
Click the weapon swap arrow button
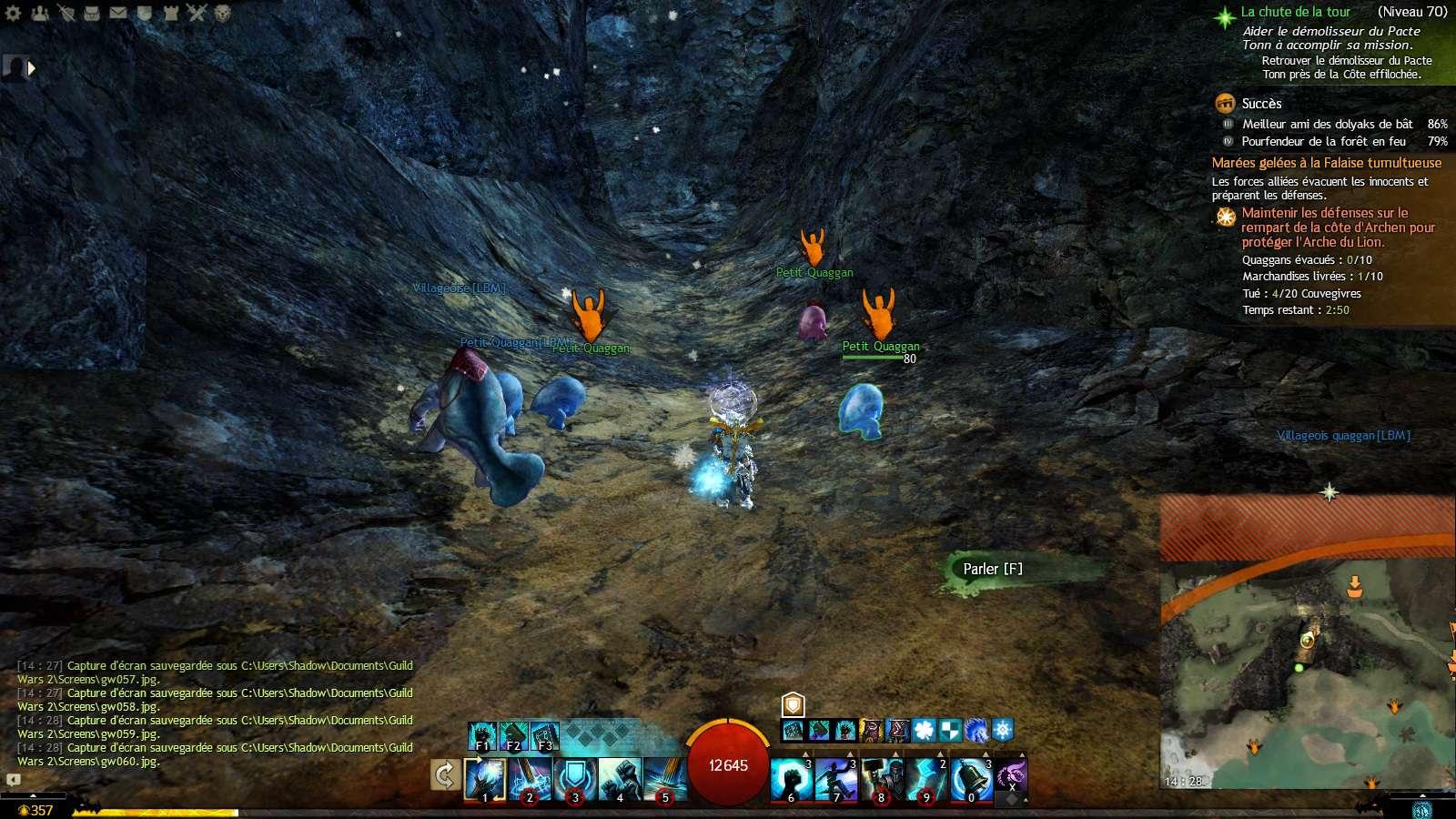pos(444,775)
